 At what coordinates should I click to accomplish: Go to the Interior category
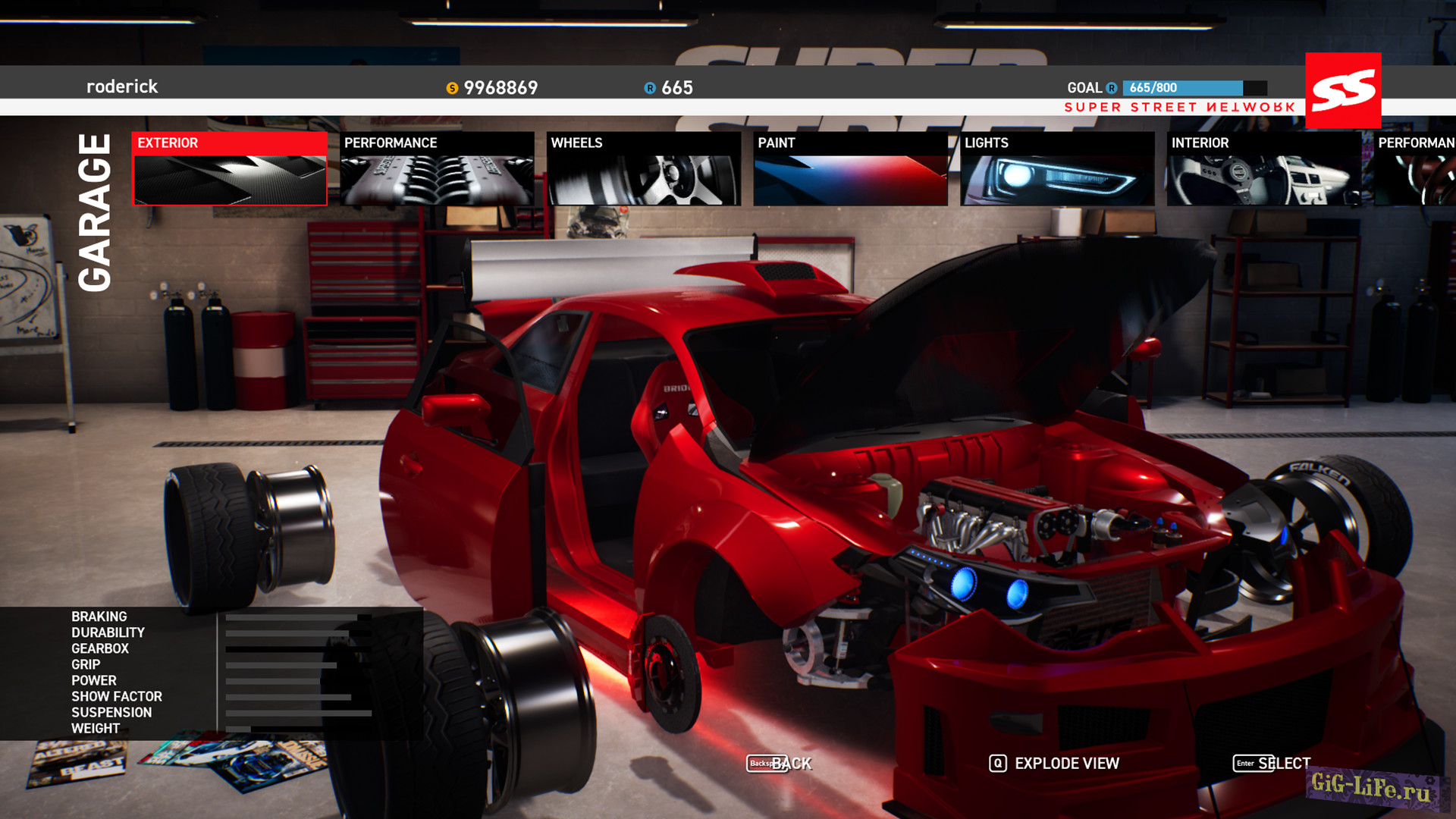click(1263, 168)
